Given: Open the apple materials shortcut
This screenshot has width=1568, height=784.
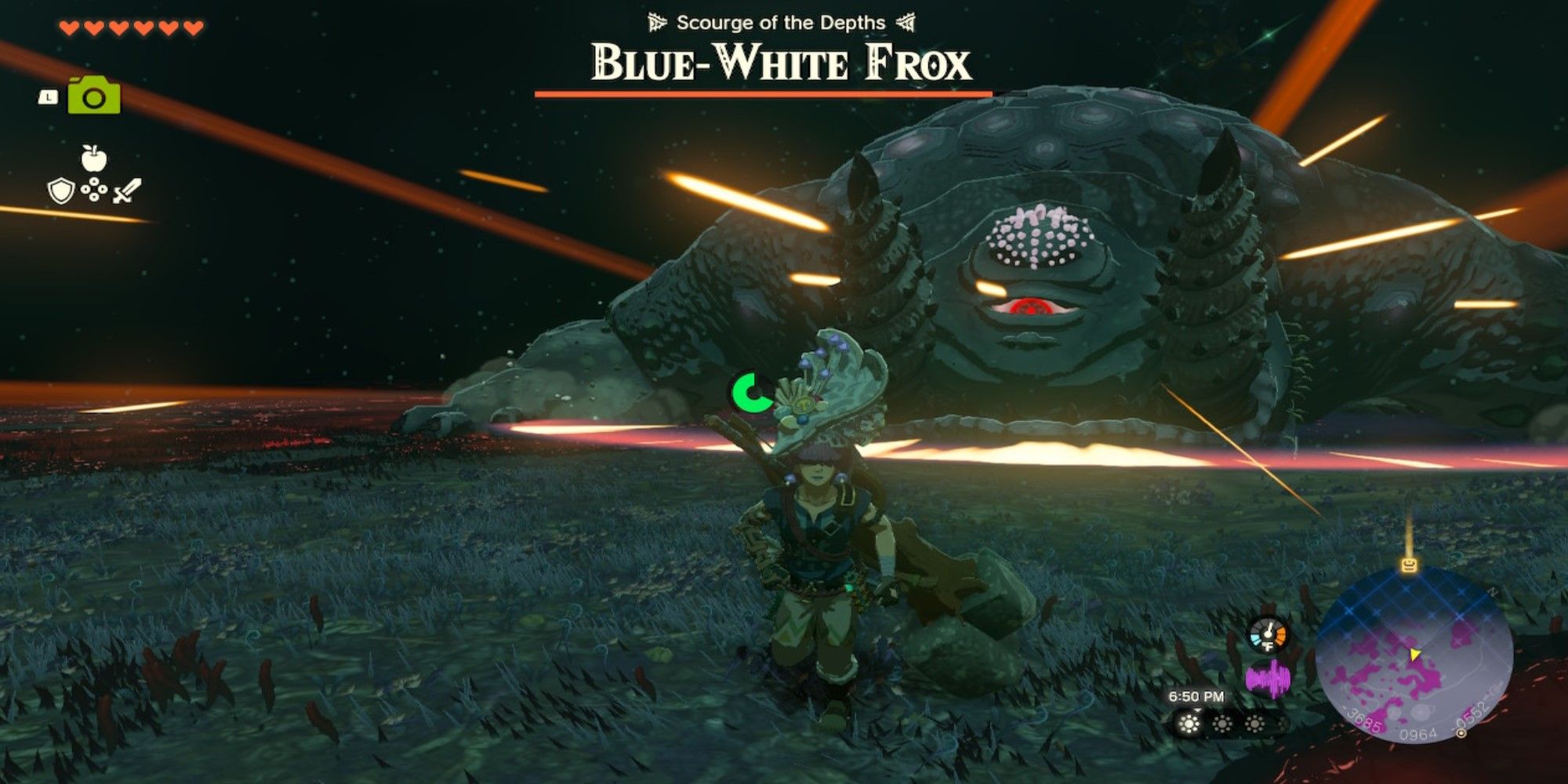Looking at the screenshot, I should (94, 158).
